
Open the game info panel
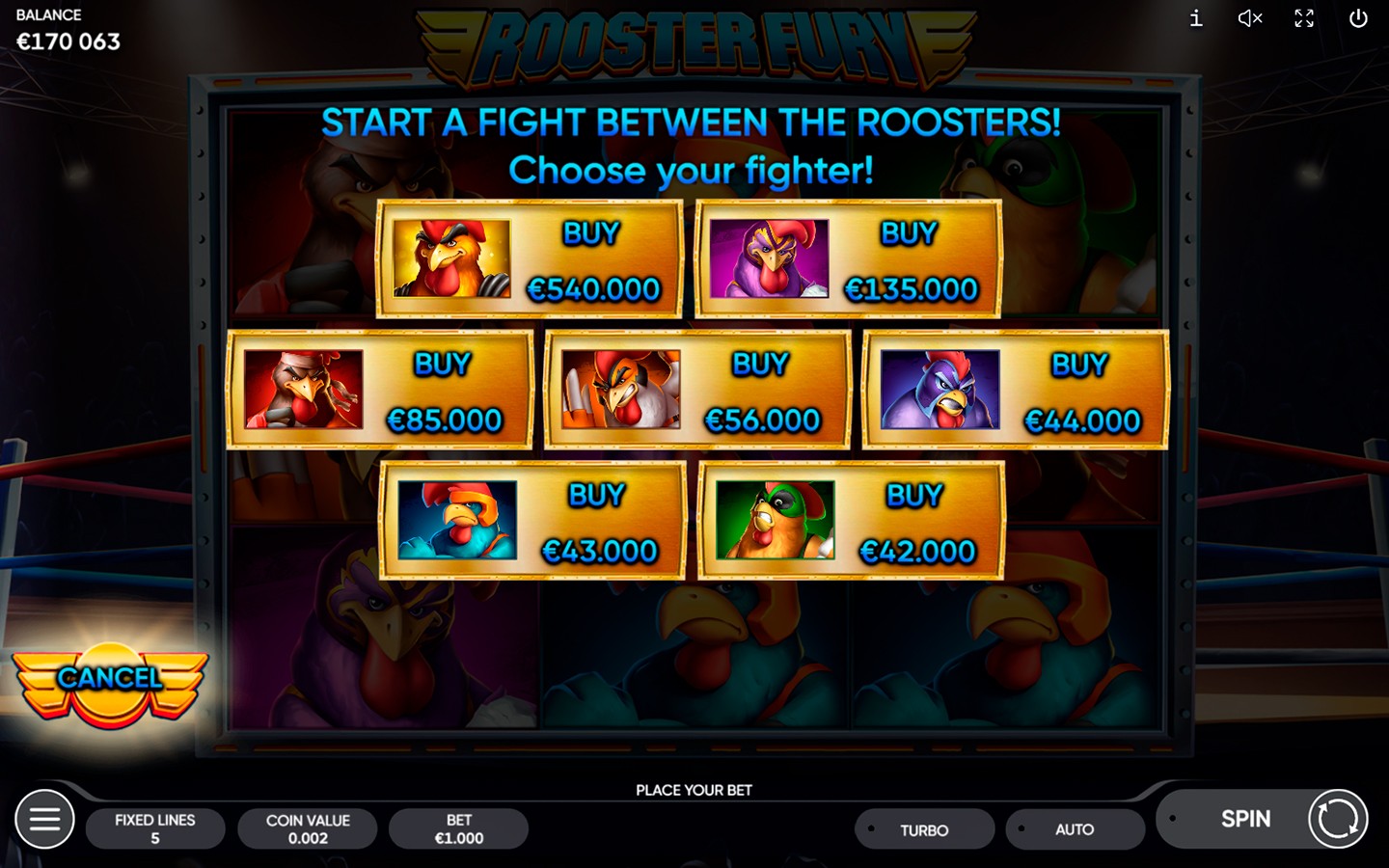pyautogui.click(x=1194, y=18)
